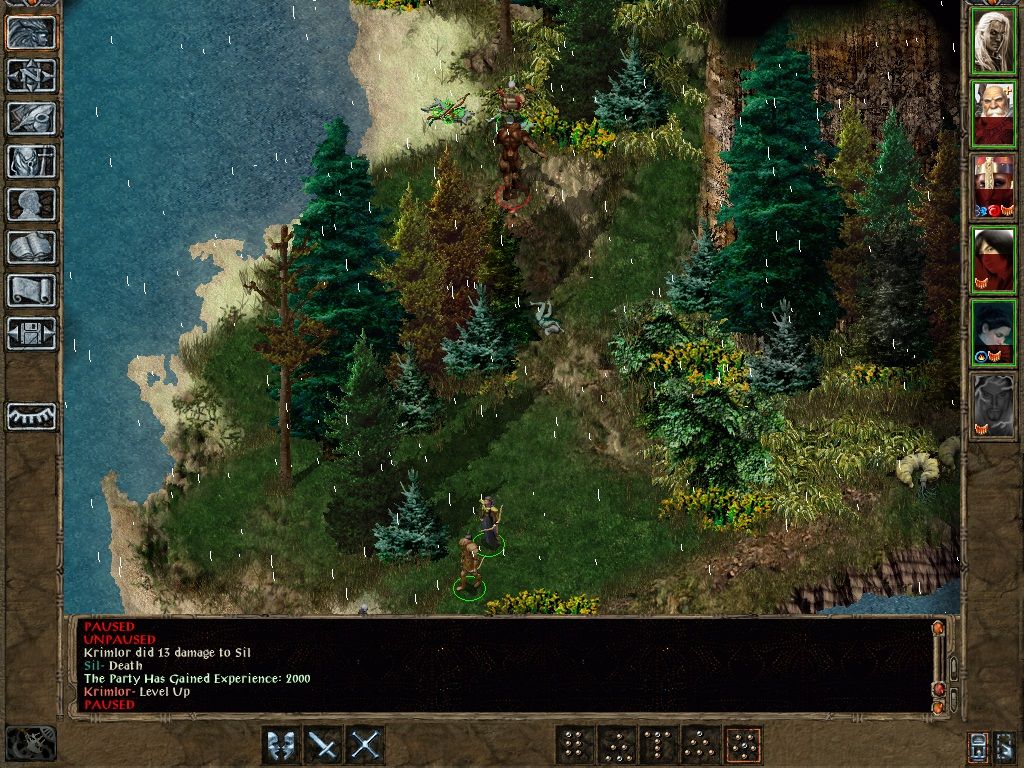The height and width of the screenshot is (768, 1024).
Task: Select the white-bearded old man portrait
Action: [993, 114]
